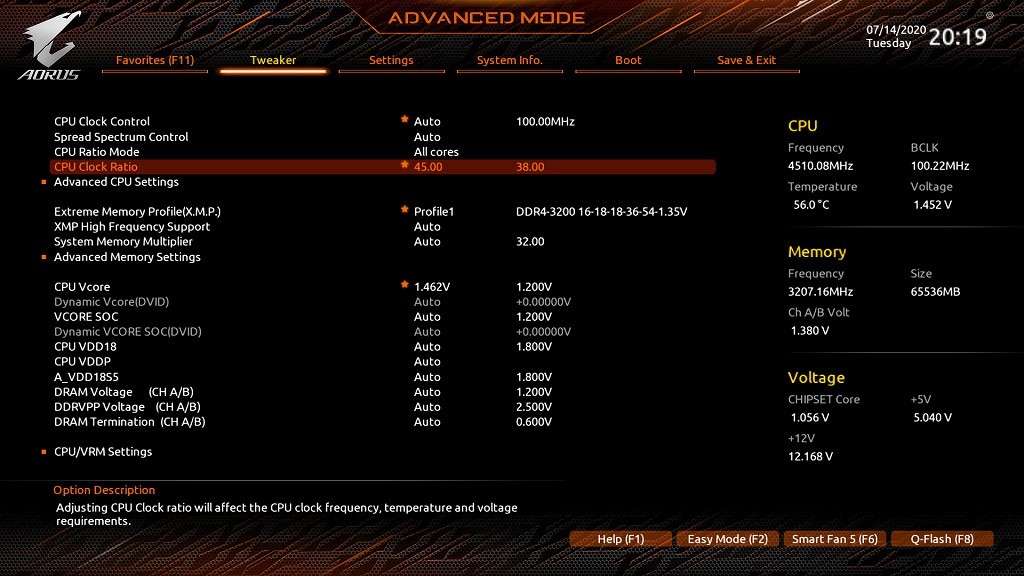This screenshot has width=1024, height=576.
Task: Select the CPU Clock Control option
Action: (x=102, y=122)
